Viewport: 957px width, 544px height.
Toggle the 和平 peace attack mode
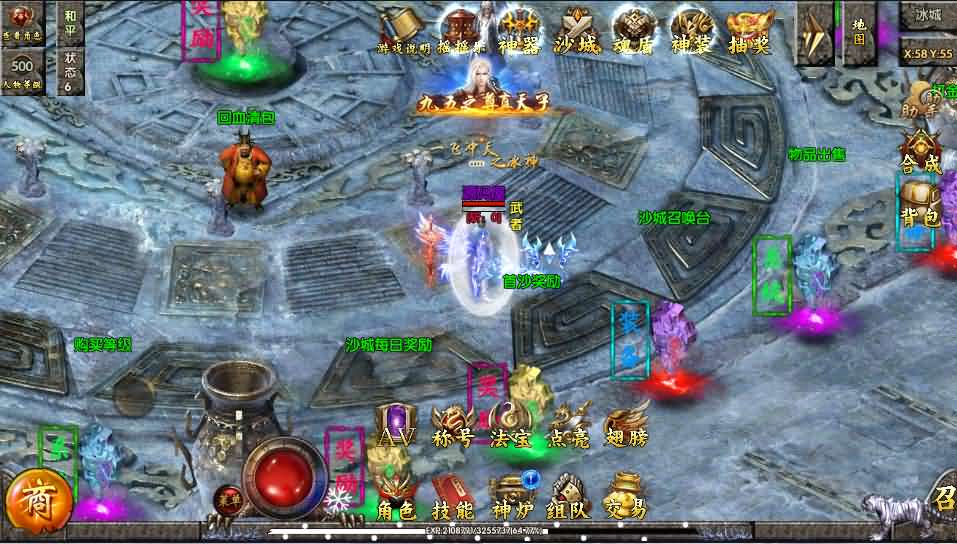tap(69, 23)
